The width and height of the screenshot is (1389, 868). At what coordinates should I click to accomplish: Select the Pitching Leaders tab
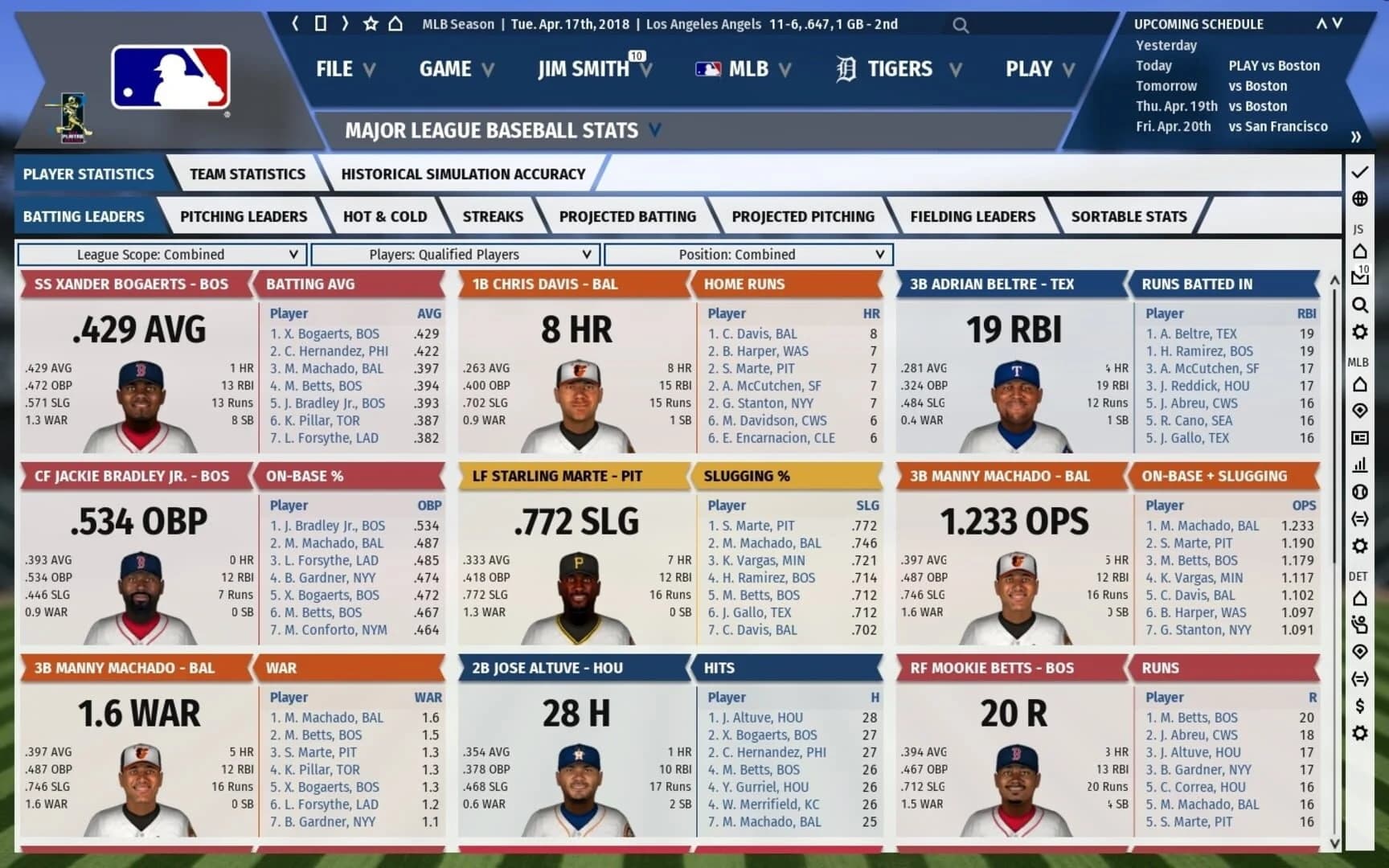pos(243,216)
